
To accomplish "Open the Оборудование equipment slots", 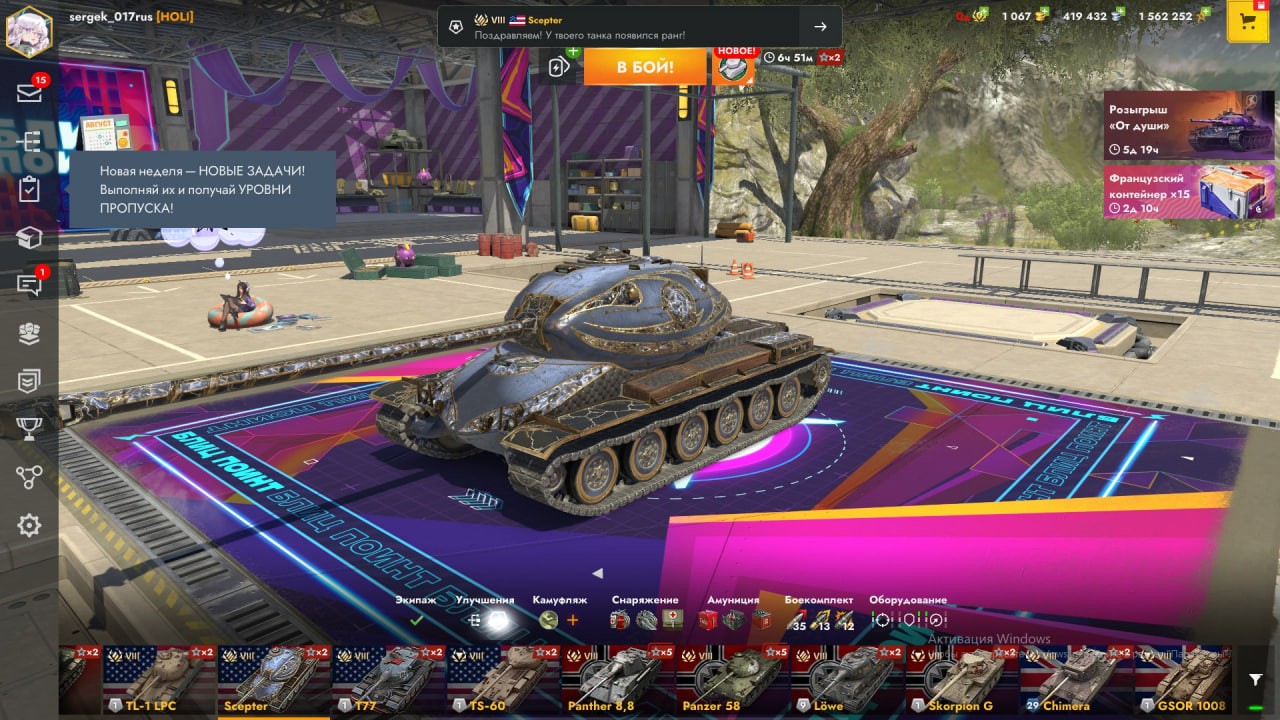I will click(x=908, y=612).
